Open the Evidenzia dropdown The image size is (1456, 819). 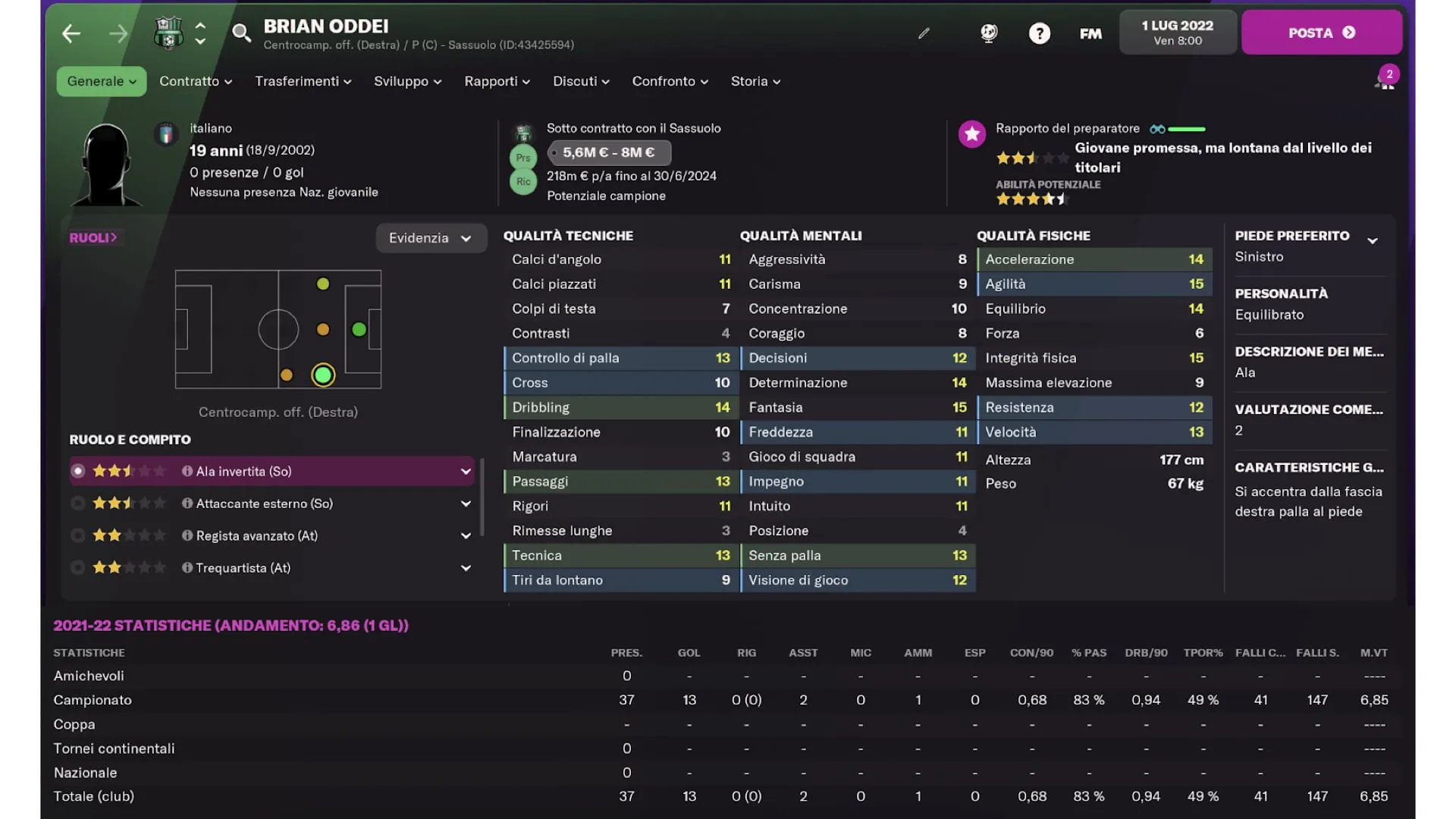coord(431,237)
